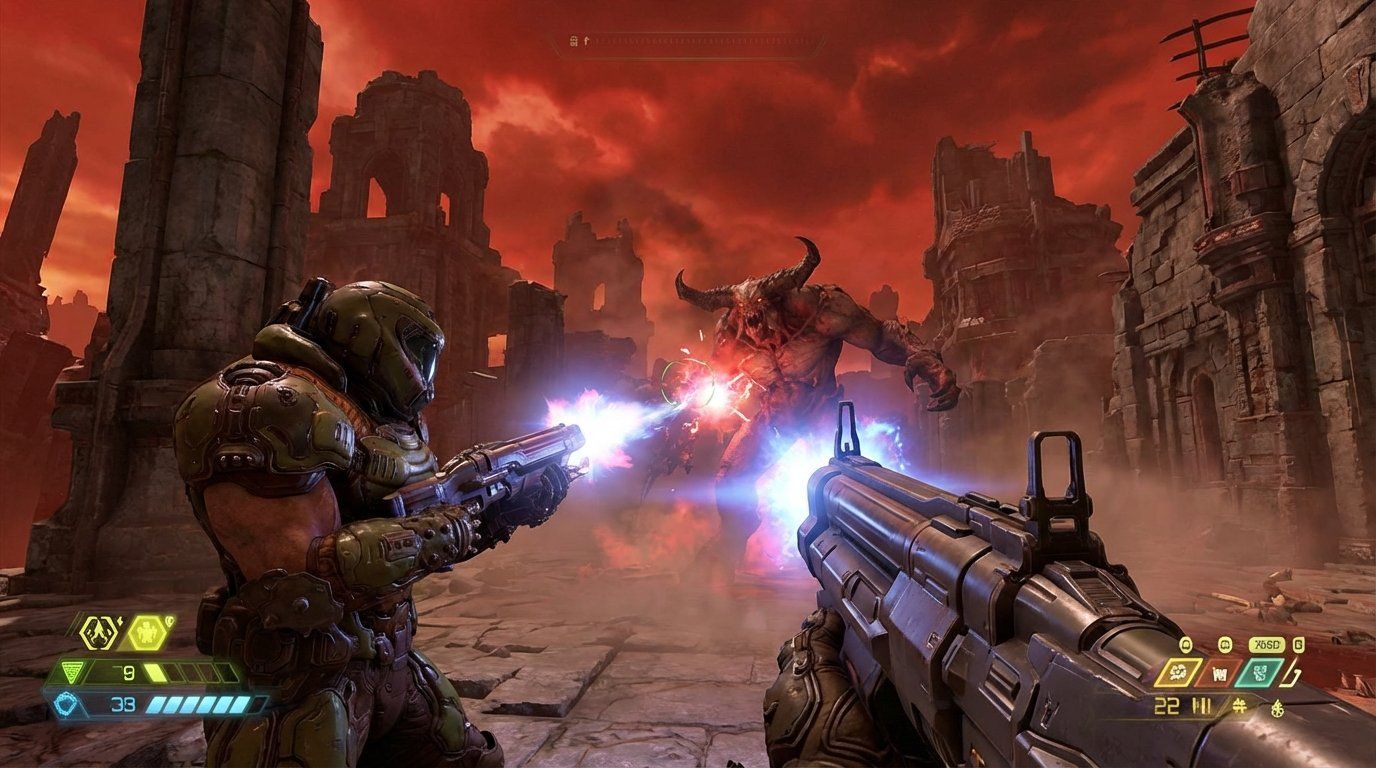Click the red flame belch icon
This screenshot has height=768, width=1376.
pos(1220,673)
